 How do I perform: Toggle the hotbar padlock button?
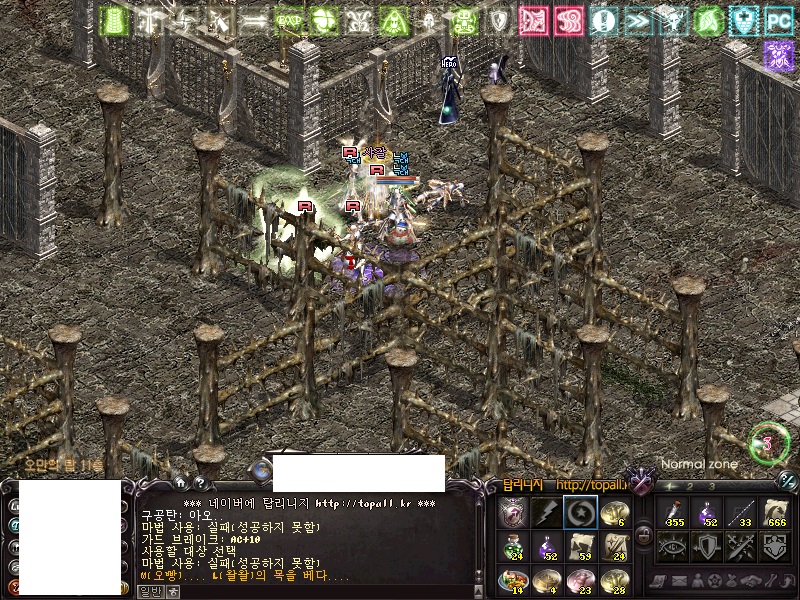[x=644, y=534]
